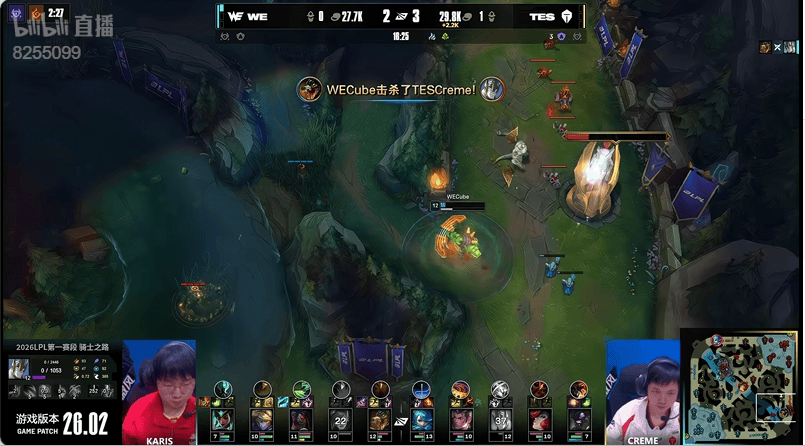The width and height of the screenshot is (805, 446).
Task: Open the WECube kill announcement banner
Action: pyautogui.click(x=402, y=89)
